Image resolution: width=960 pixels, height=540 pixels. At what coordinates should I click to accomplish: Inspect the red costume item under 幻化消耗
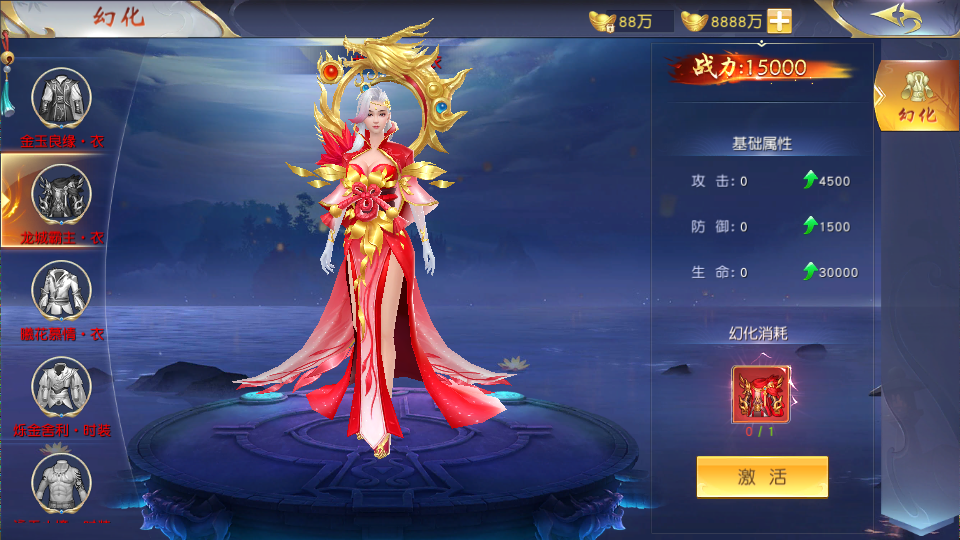762,394
